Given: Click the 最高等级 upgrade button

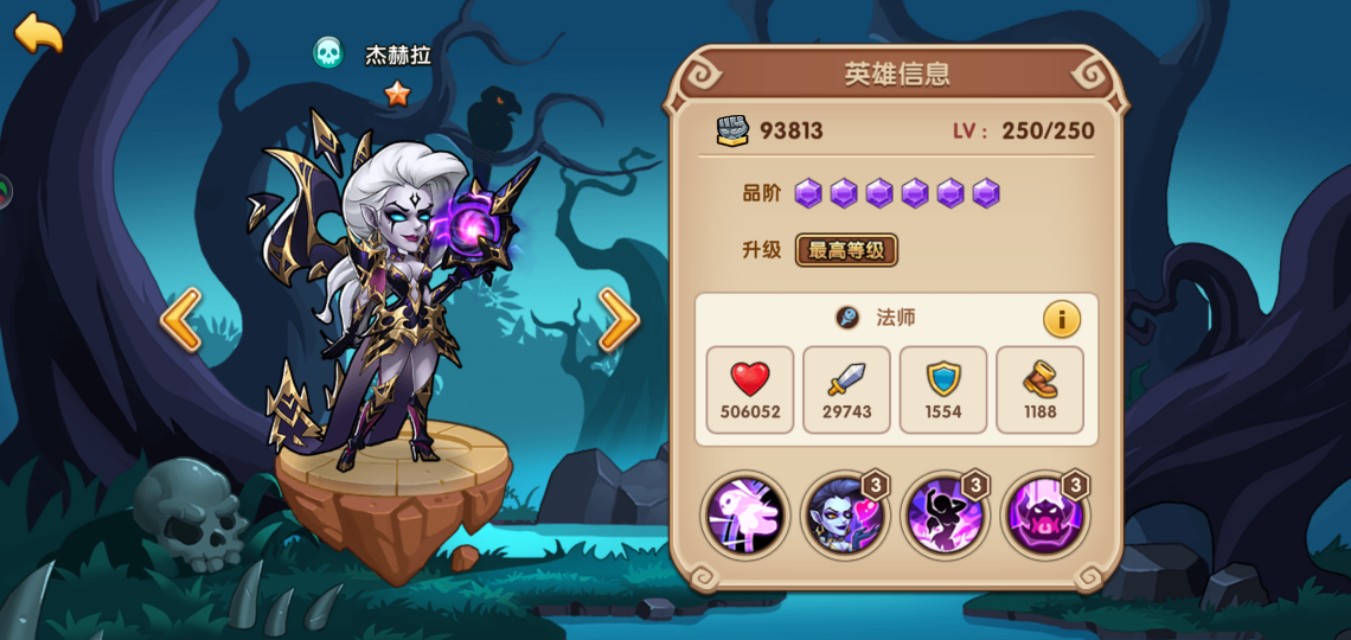Looking at the screenshot, I should point(846,250).
